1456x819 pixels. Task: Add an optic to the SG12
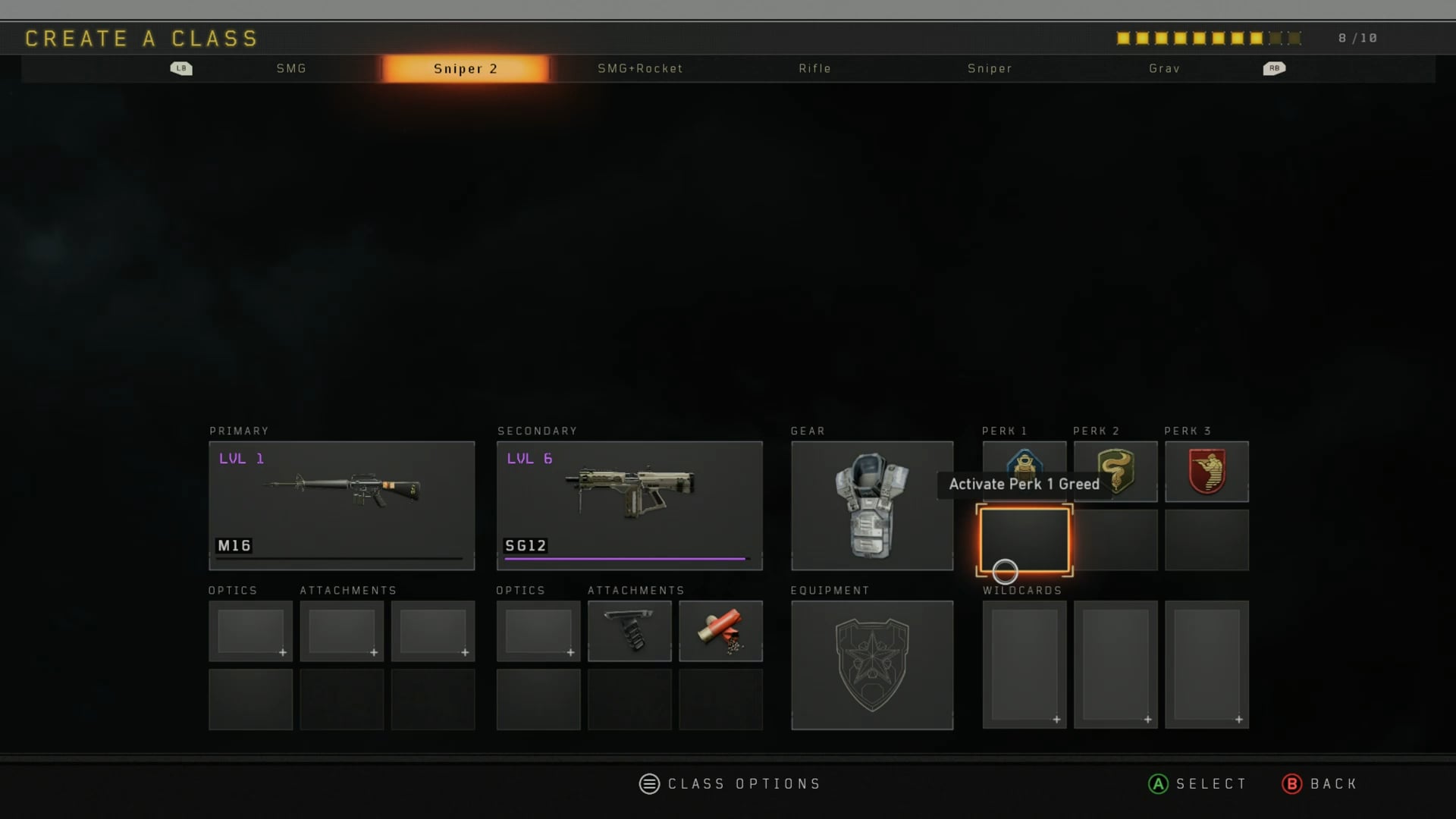(538, 631)
